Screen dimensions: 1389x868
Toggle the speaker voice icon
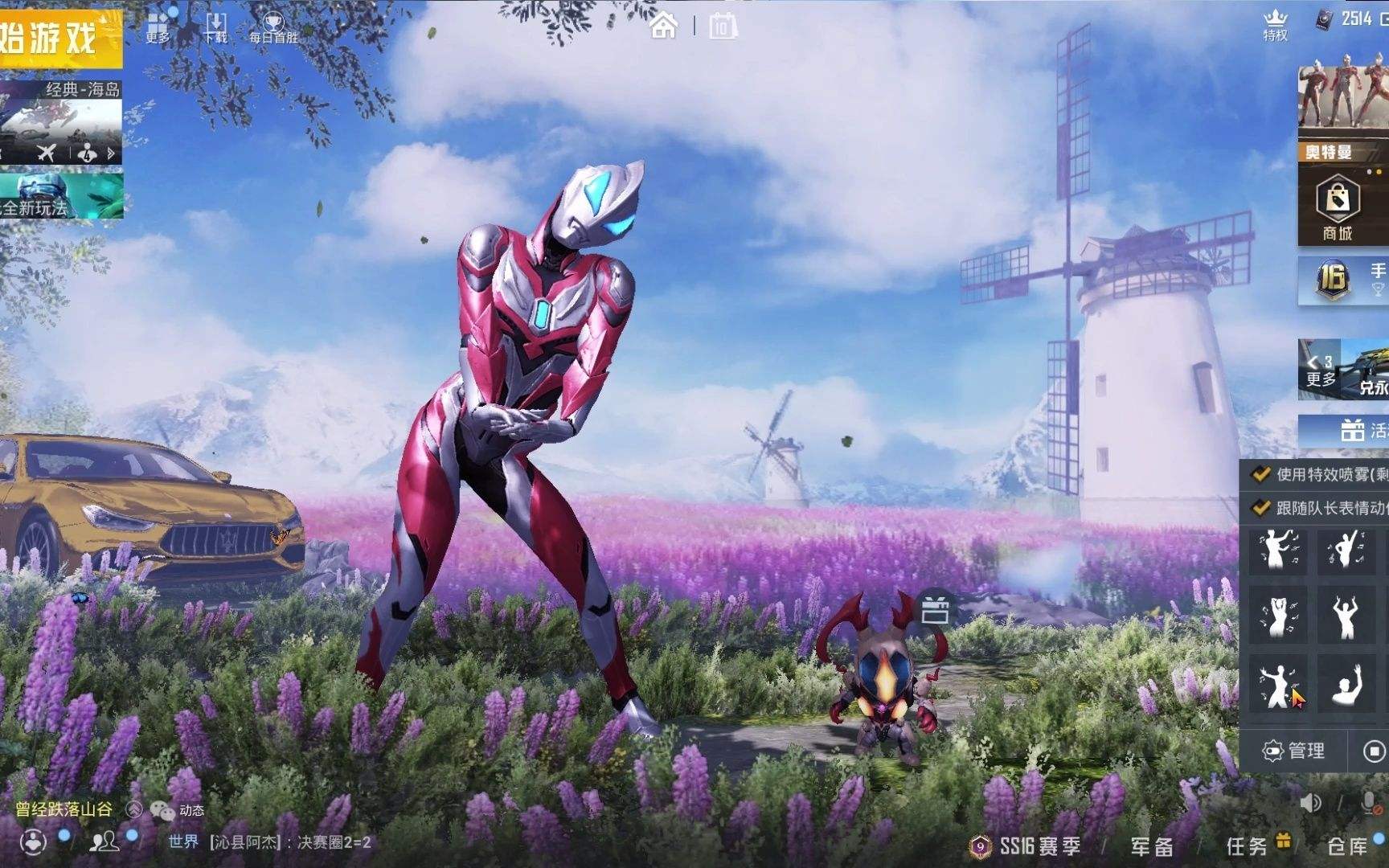(1311, 802)
